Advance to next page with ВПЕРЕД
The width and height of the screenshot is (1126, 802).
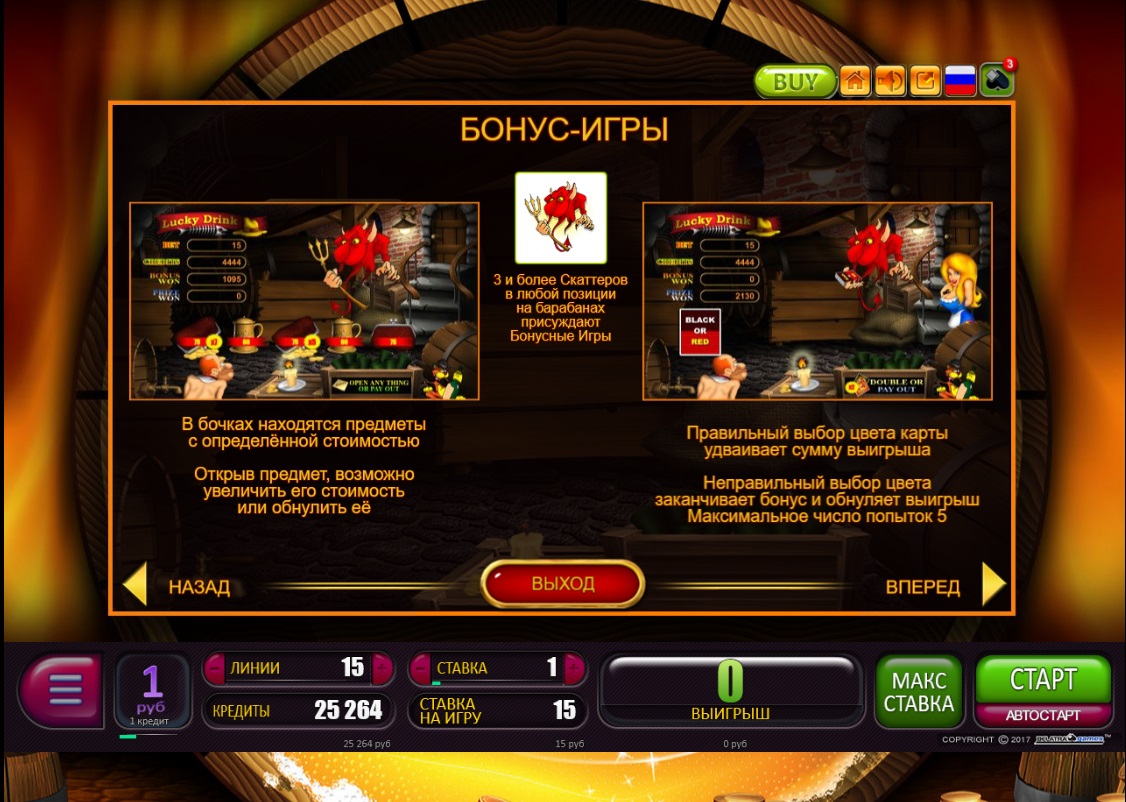[x=992, y=585]
